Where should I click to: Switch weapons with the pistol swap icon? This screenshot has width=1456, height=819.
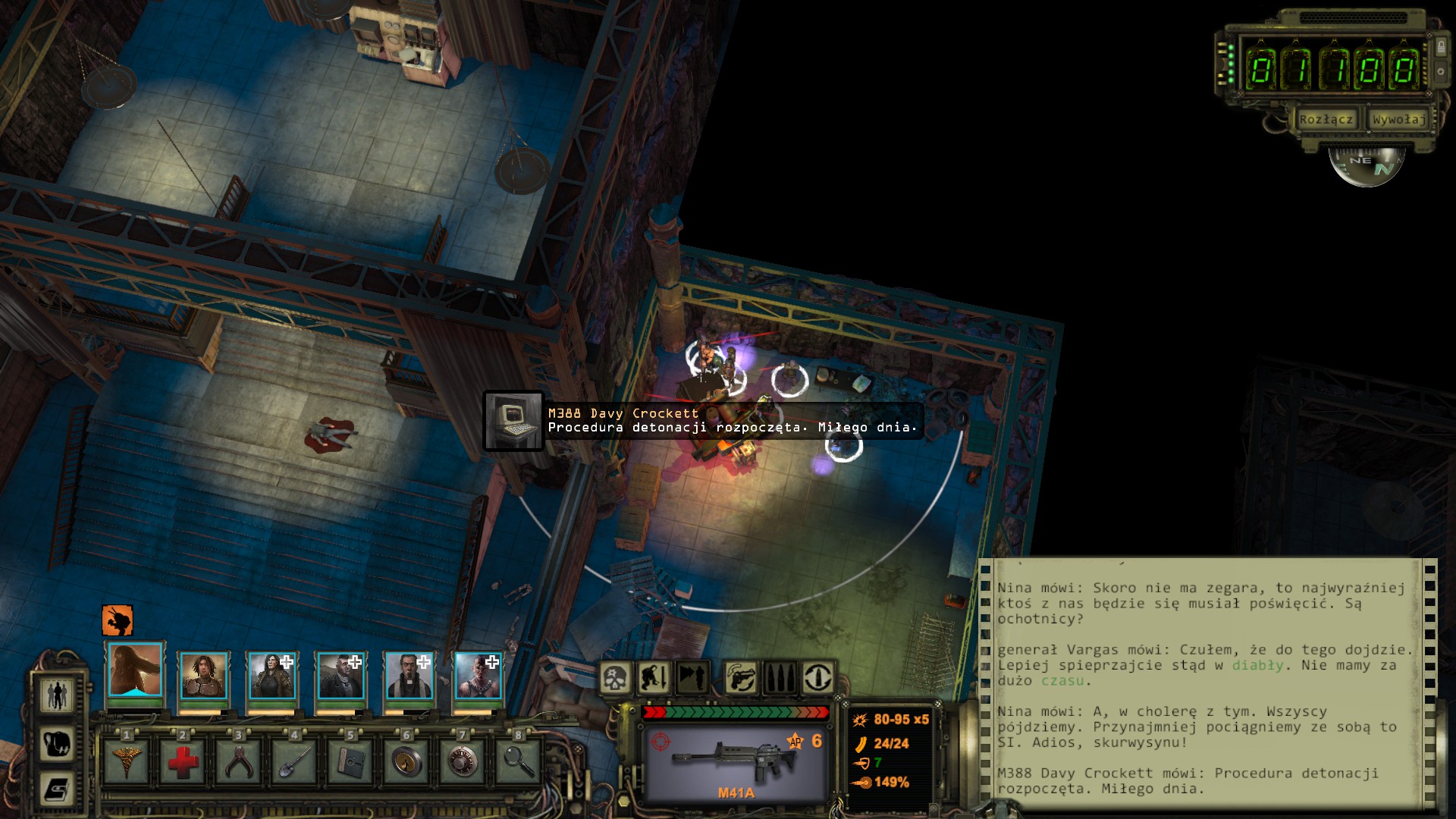pos(741,677)
